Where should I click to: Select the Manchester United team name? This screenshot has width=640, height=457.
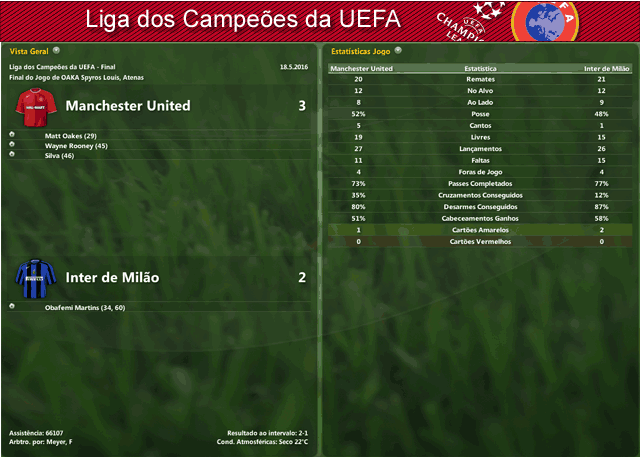click(x=128, y=105)
